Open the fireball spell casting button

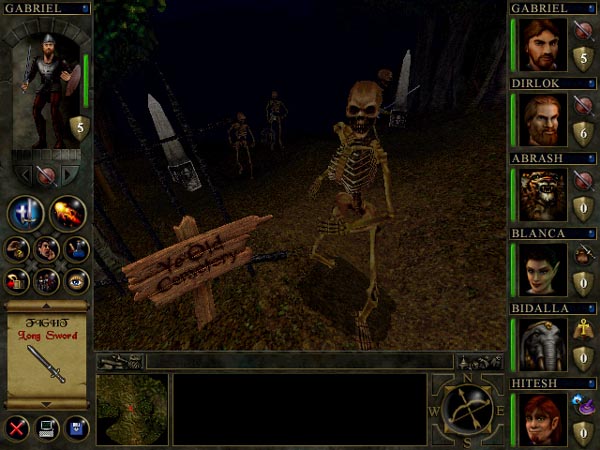tap(67, 213)
